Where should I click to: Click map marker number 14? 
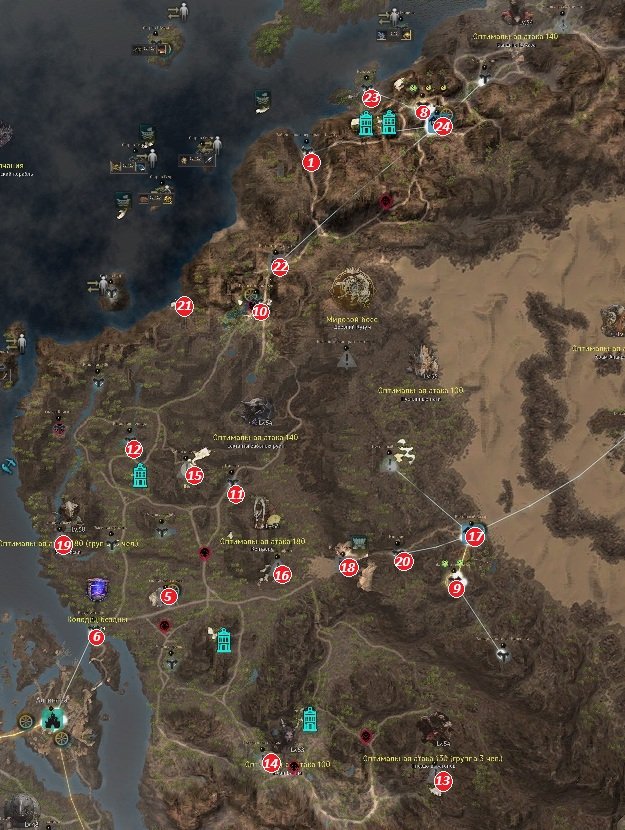270,763
